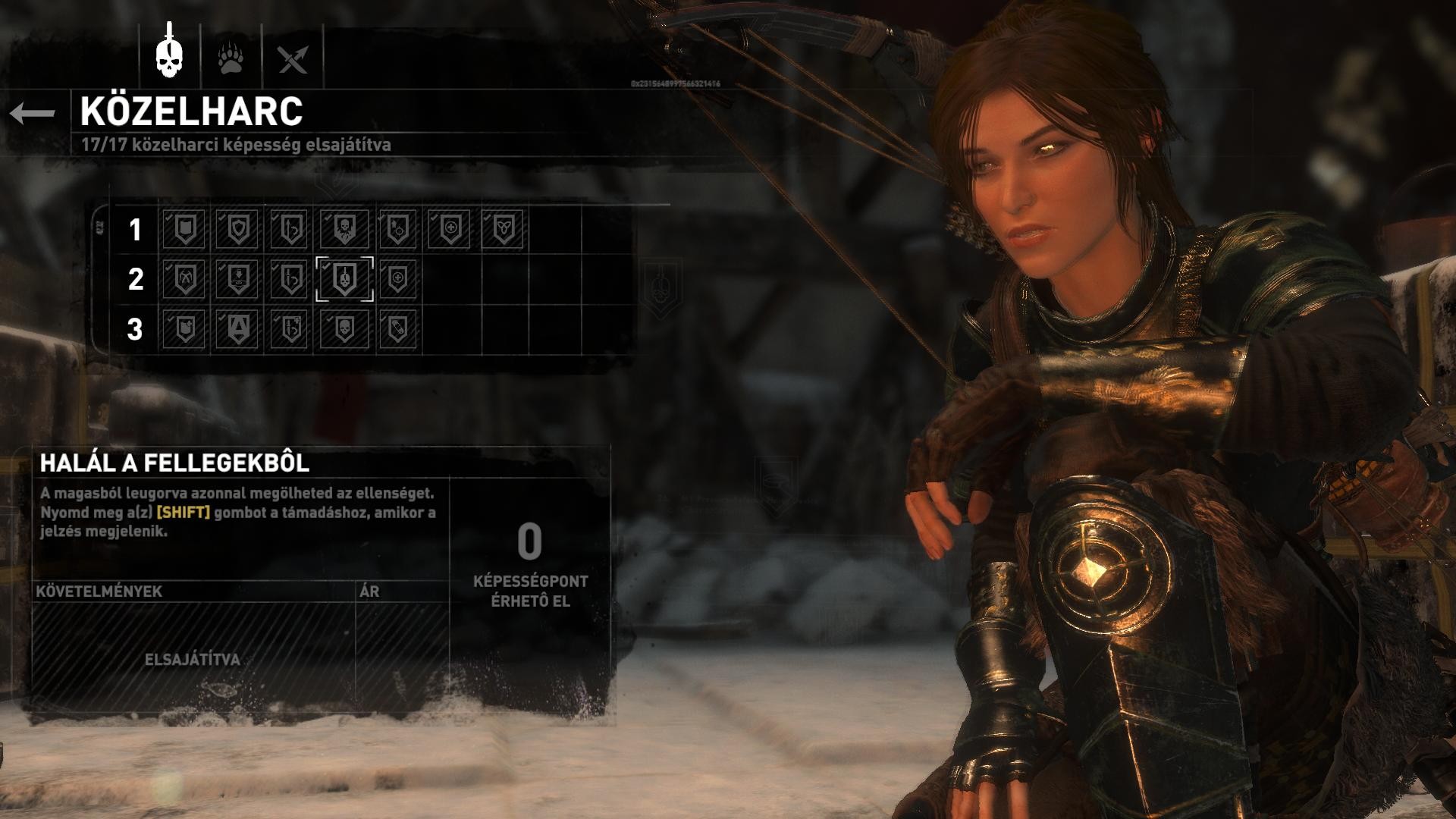The image size is (1456, 819).
Task: Switch to the skull and dagger Brawler tab
Action: point(169,55)
